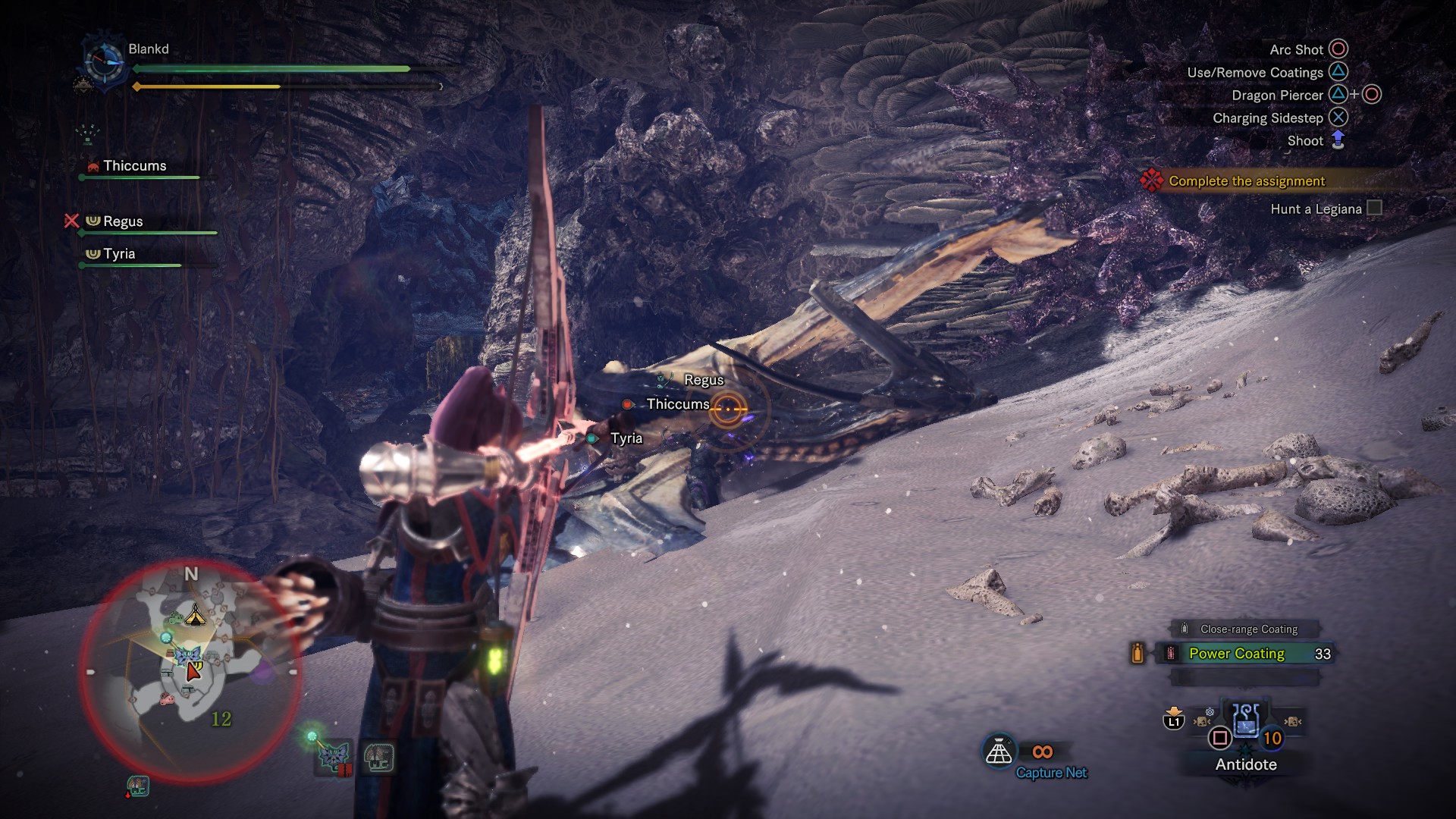The width and height of the screenshot is (1456, 819).
Task: Choose the Capture Net slinger icon
Action: tap(999, 752)
